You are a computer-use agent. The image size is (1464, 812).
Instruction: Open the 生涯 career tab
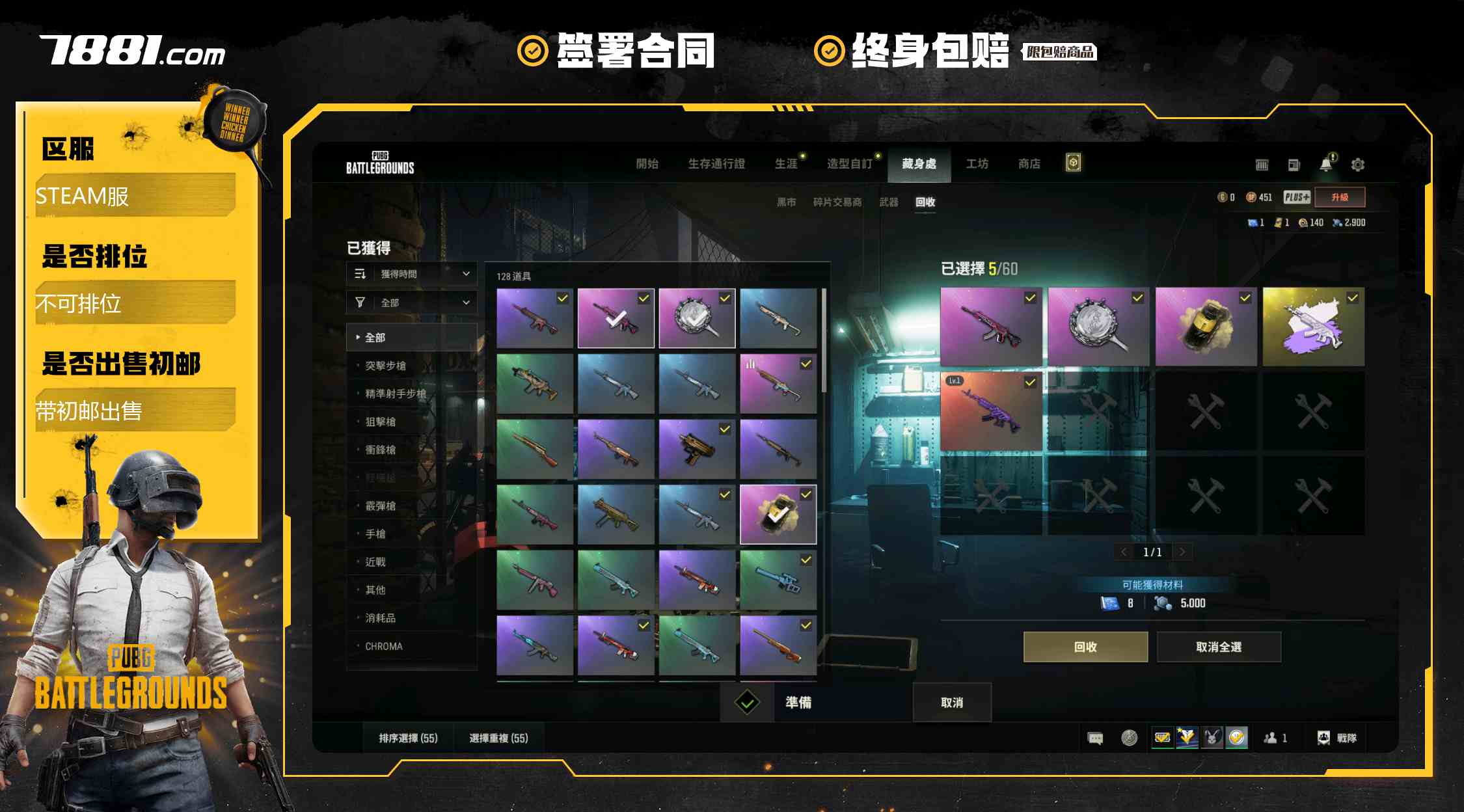[x=786, y=164]
